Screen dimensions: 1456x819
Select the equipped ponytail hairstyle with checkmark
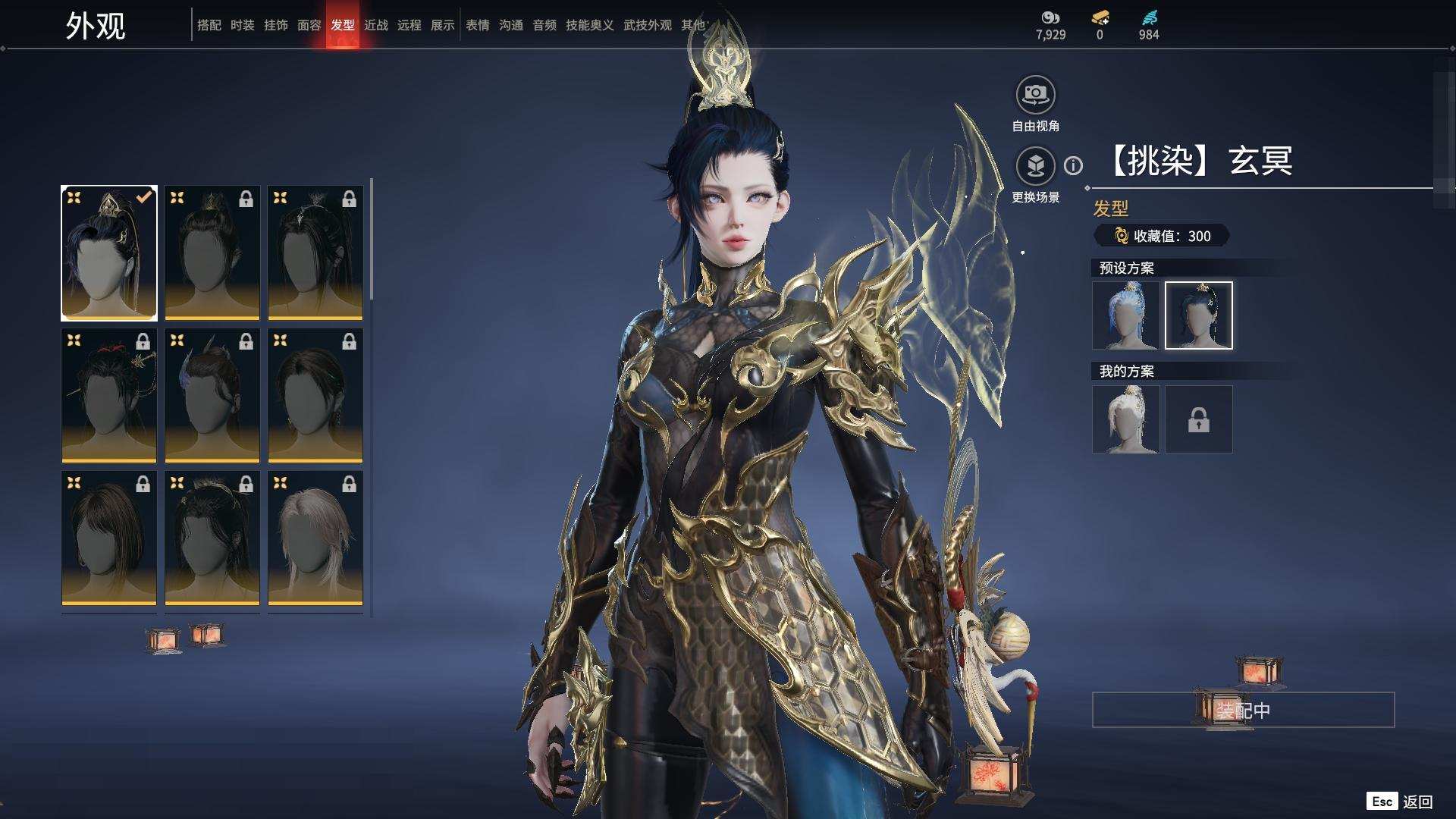(x=109, y=253)
